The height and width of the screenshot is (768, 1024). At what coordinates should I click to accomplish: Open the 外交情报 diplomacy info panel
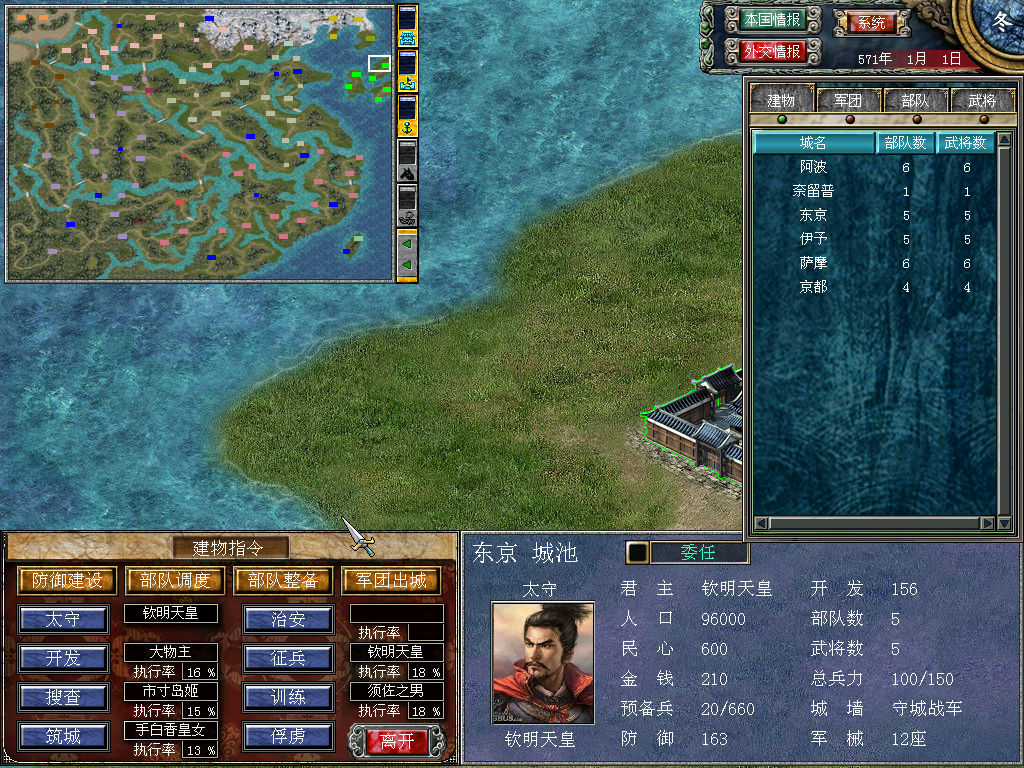[x=772, y=51]
